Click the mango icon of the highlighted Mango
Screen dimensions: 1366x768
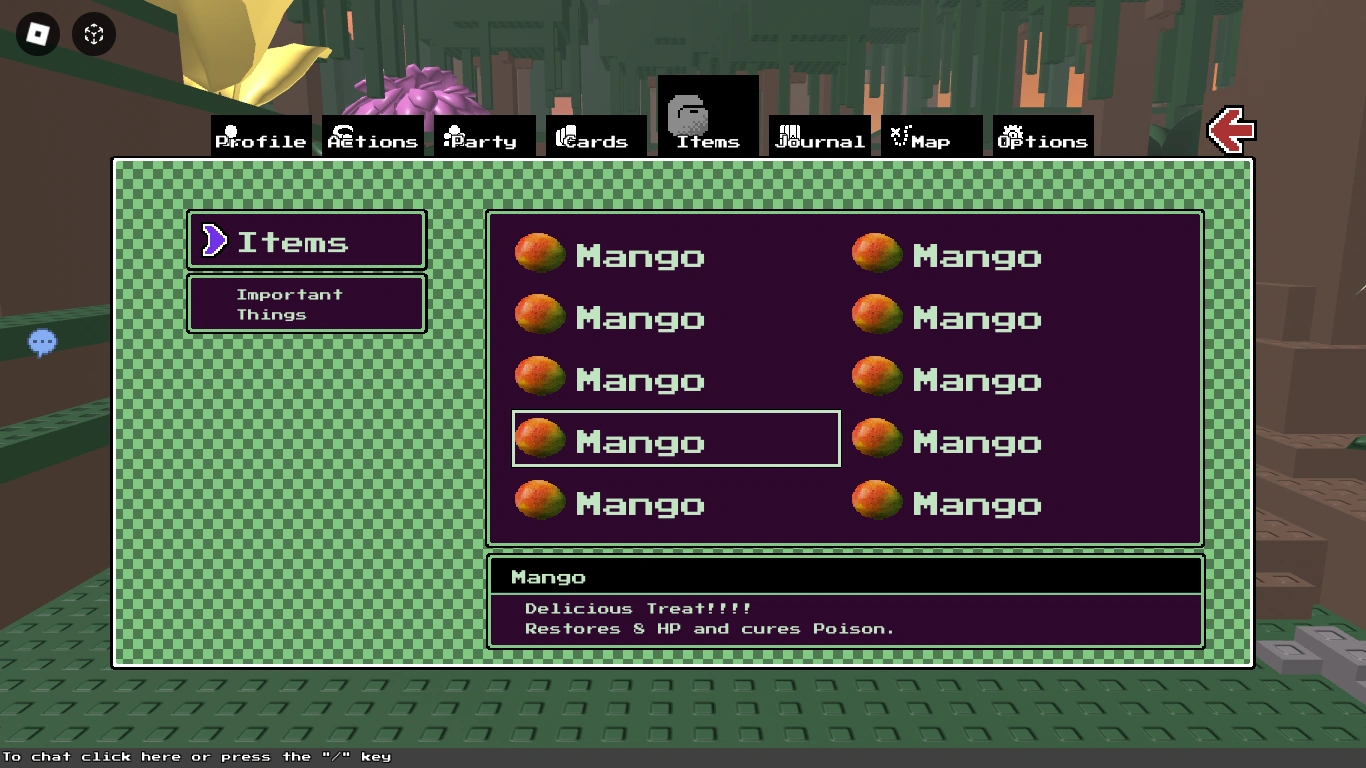coord(540,438)
